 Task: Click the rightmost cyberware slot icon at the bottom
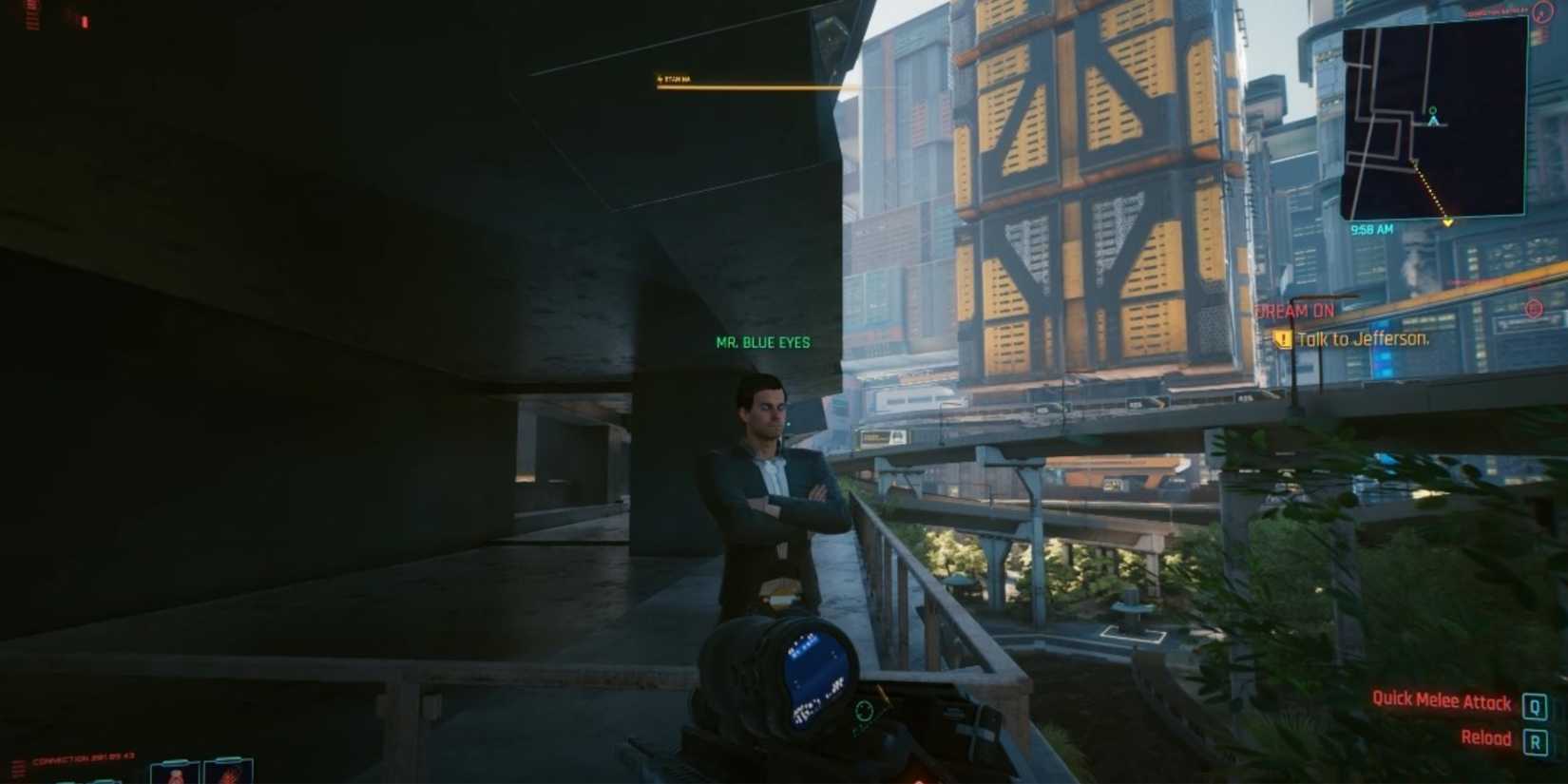[228, 772]
